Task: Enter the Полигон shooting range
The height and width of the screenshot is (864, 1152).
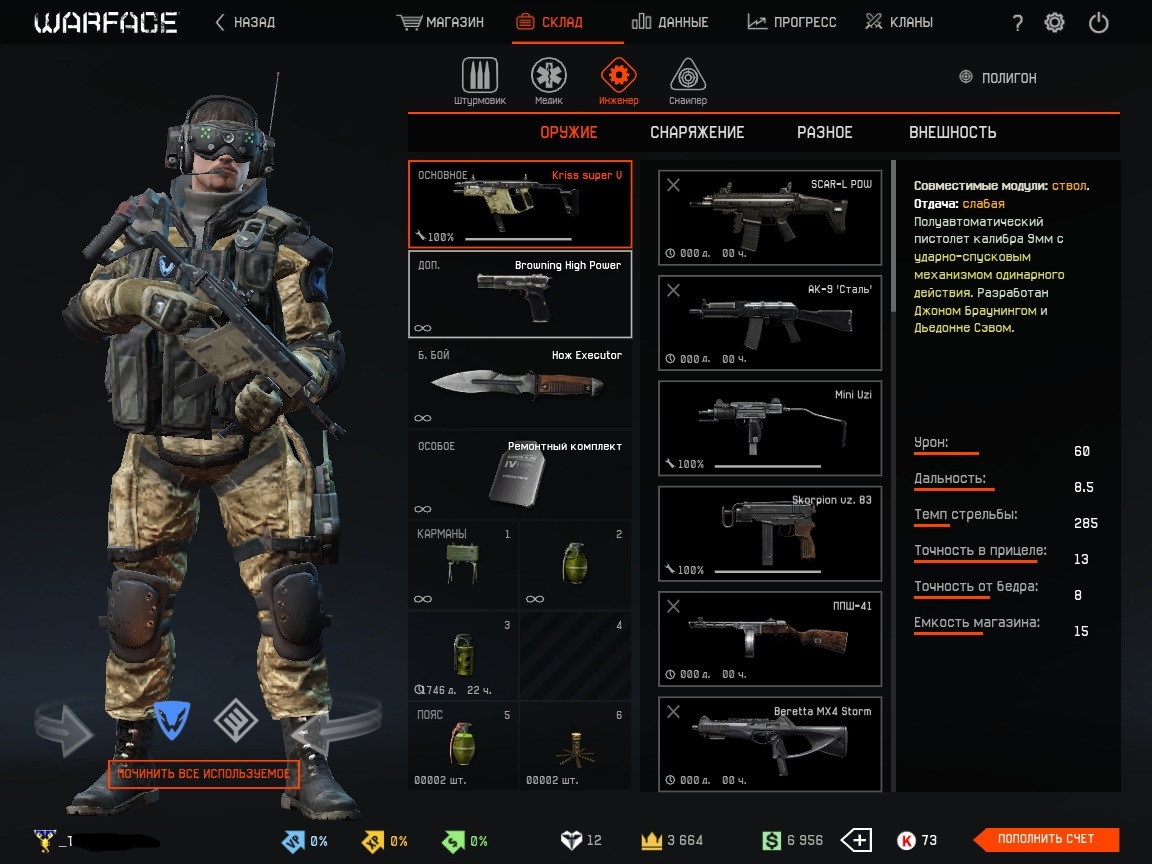Action: [x=997, y=77]
